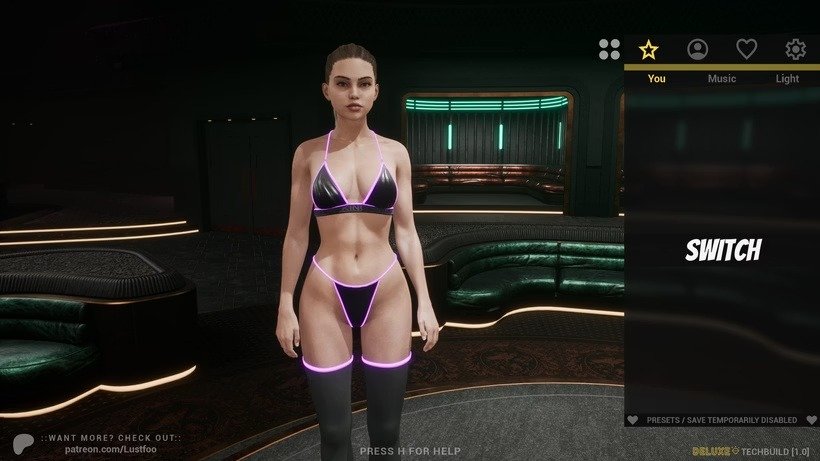Open the character profile icon
Image resolution: width=820 pixels, height=461 pixels.
698,49
